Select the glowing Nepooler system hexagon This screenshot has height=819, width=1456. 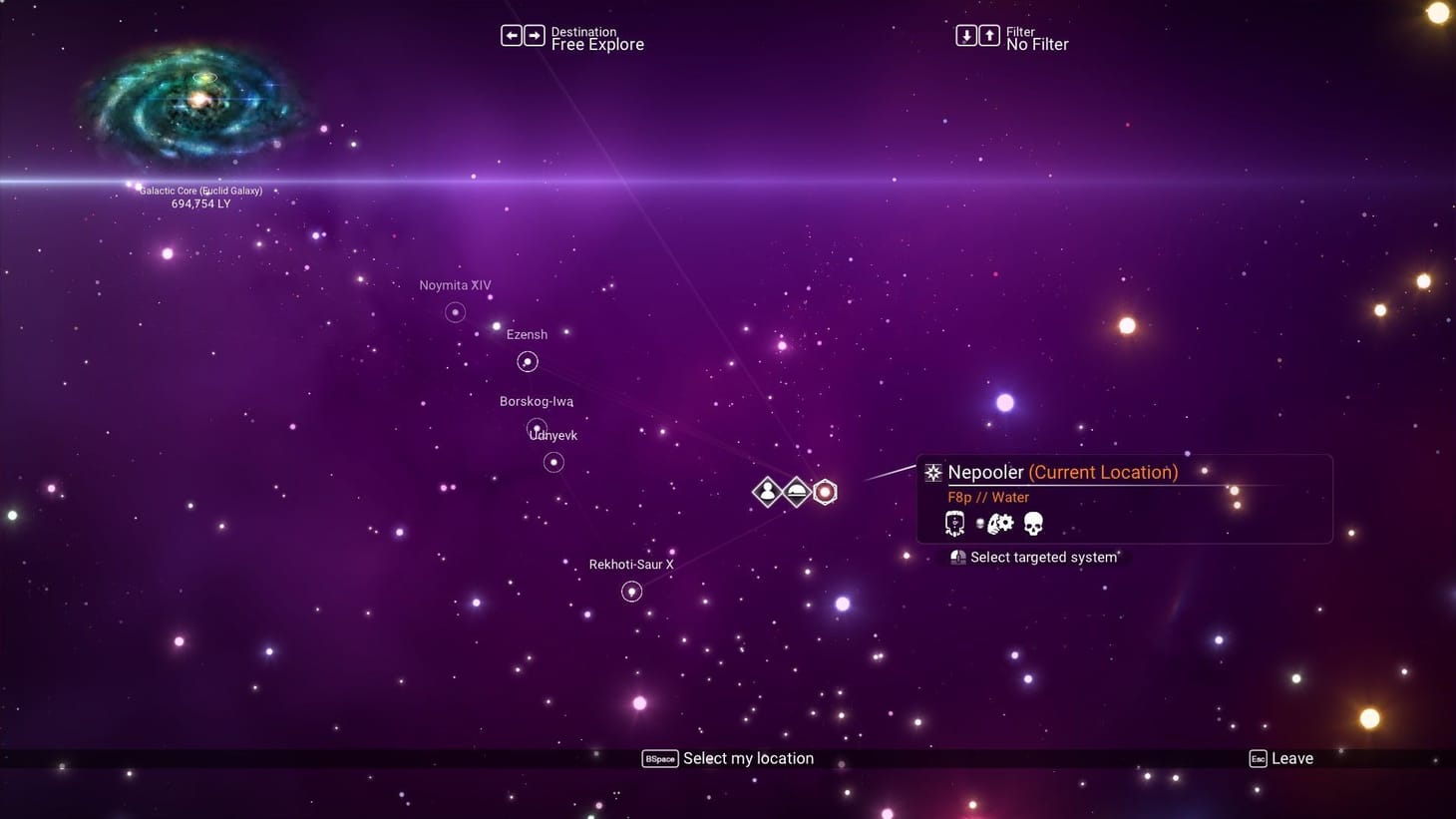825,492
